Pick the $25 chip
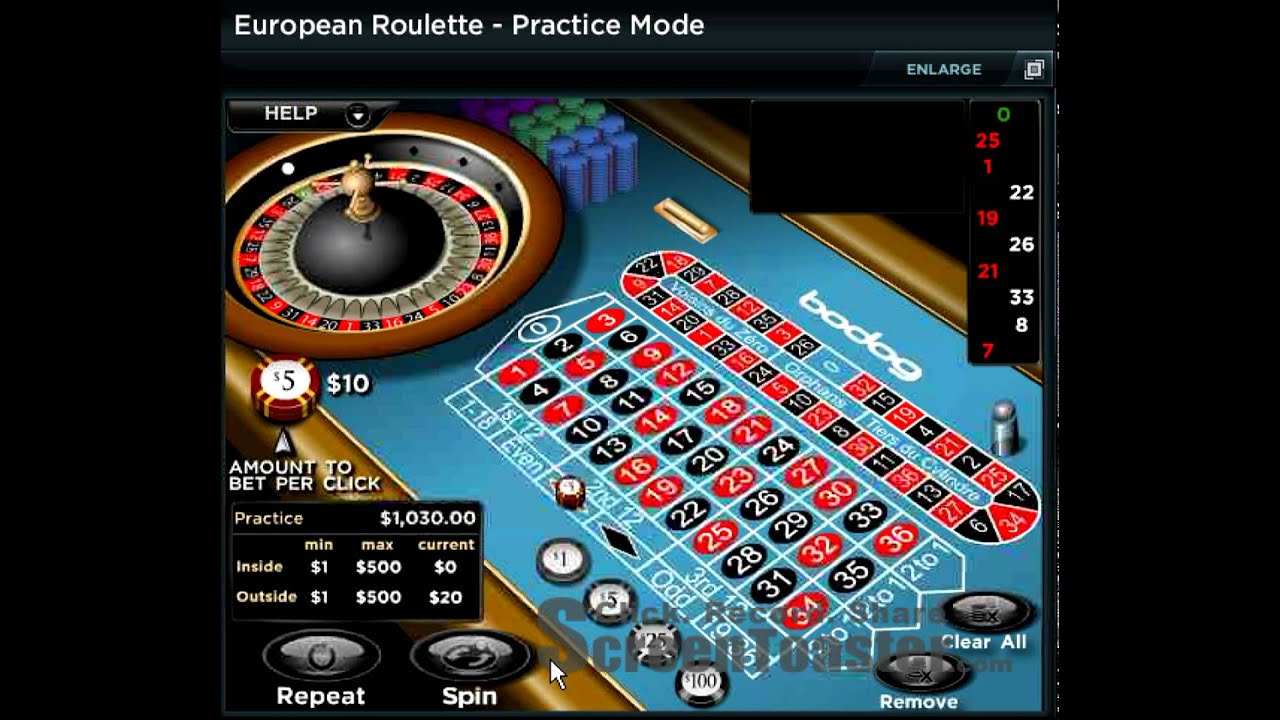This screenshot has height=720, width=1280. point(656,640)
